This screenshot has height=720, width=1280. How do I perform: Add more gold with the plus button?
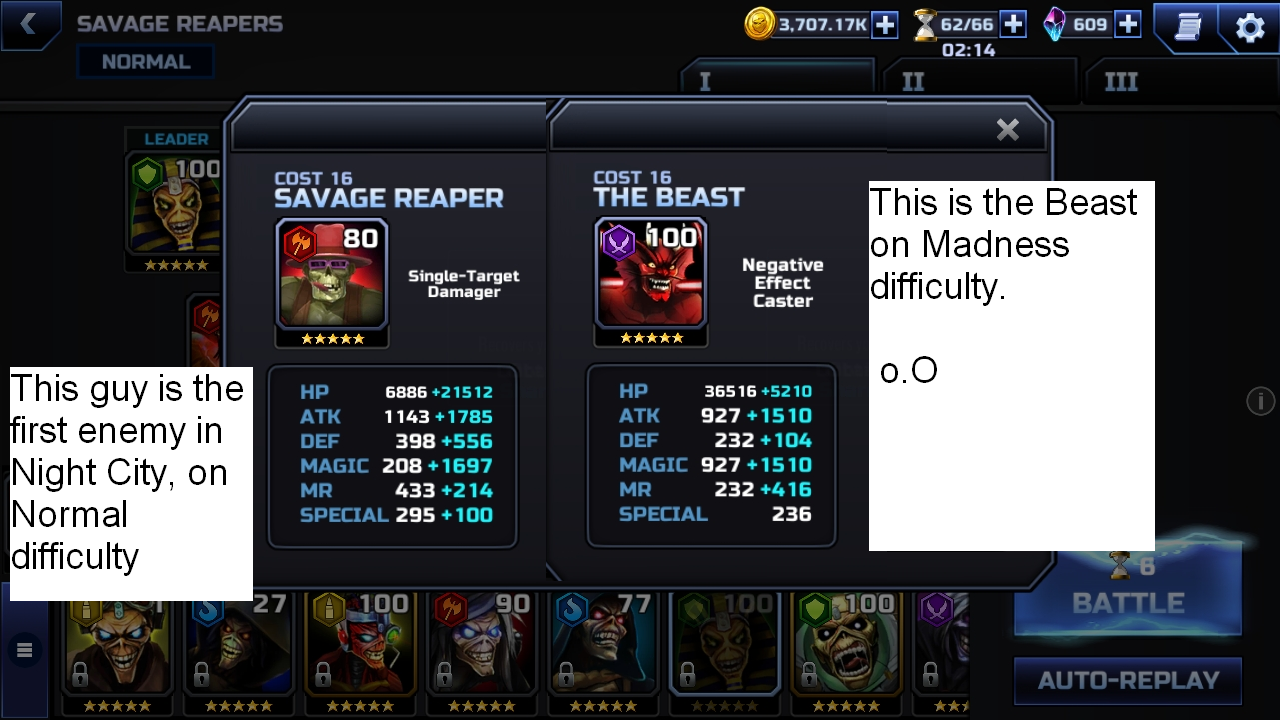[x=885, y=25]
